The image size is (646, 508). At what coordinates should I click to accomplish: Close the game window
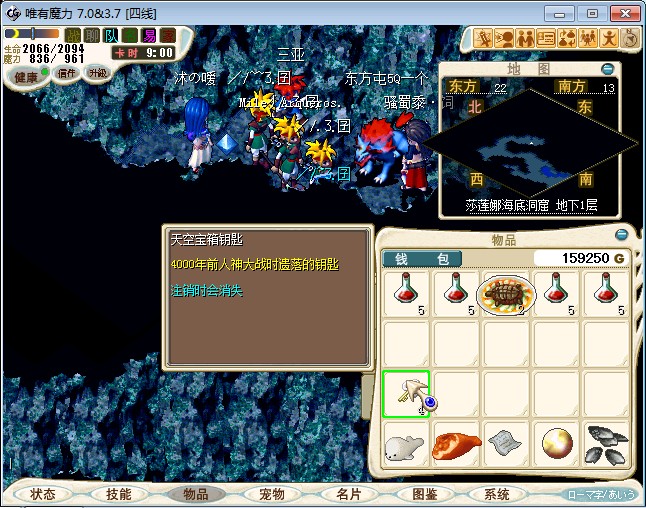click(624, 13)
